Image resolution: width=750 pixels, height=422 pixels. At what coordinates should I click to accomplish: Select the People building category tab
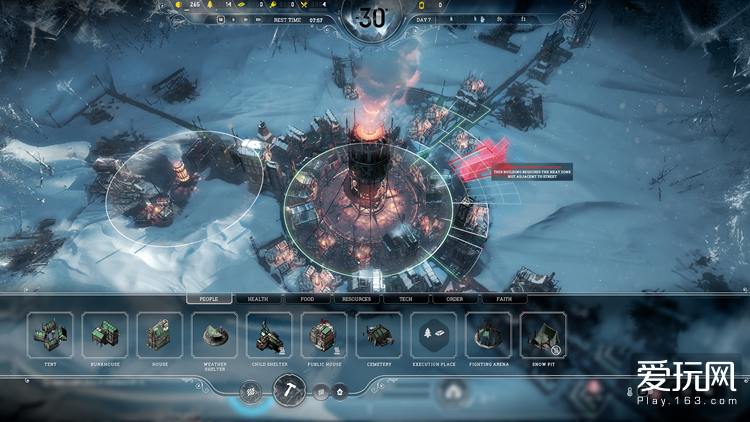point(209,298)
